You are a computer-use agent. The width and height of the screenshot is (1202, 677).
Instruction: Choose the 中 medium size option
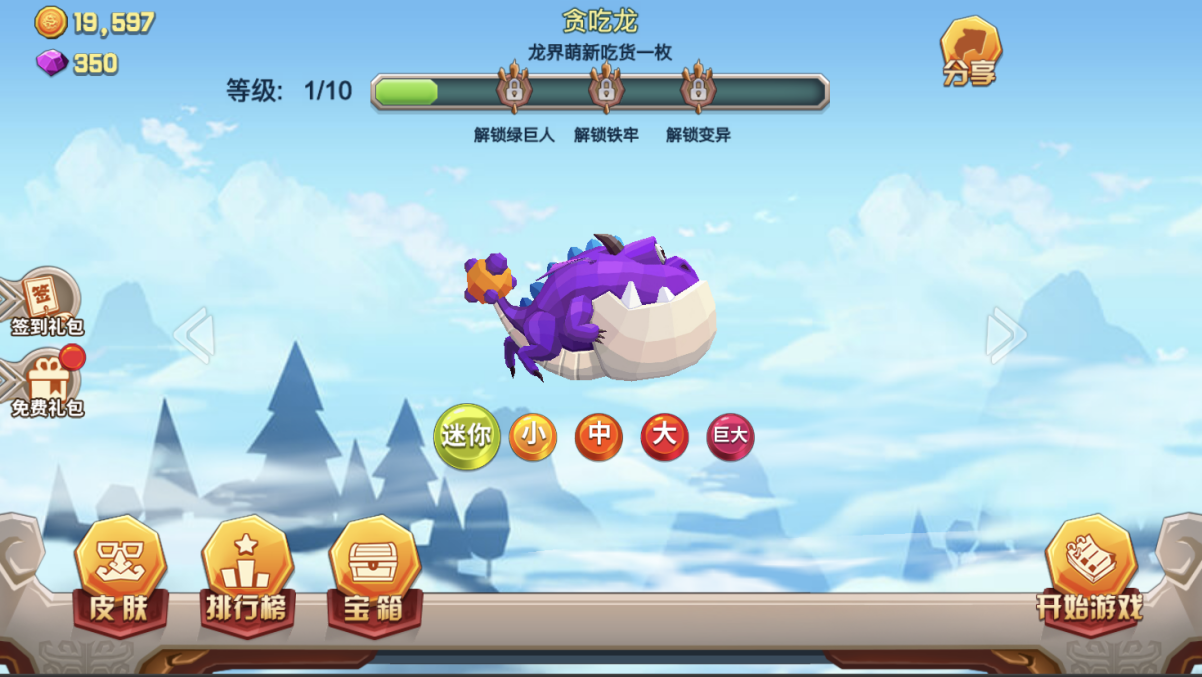coord(599,437)
